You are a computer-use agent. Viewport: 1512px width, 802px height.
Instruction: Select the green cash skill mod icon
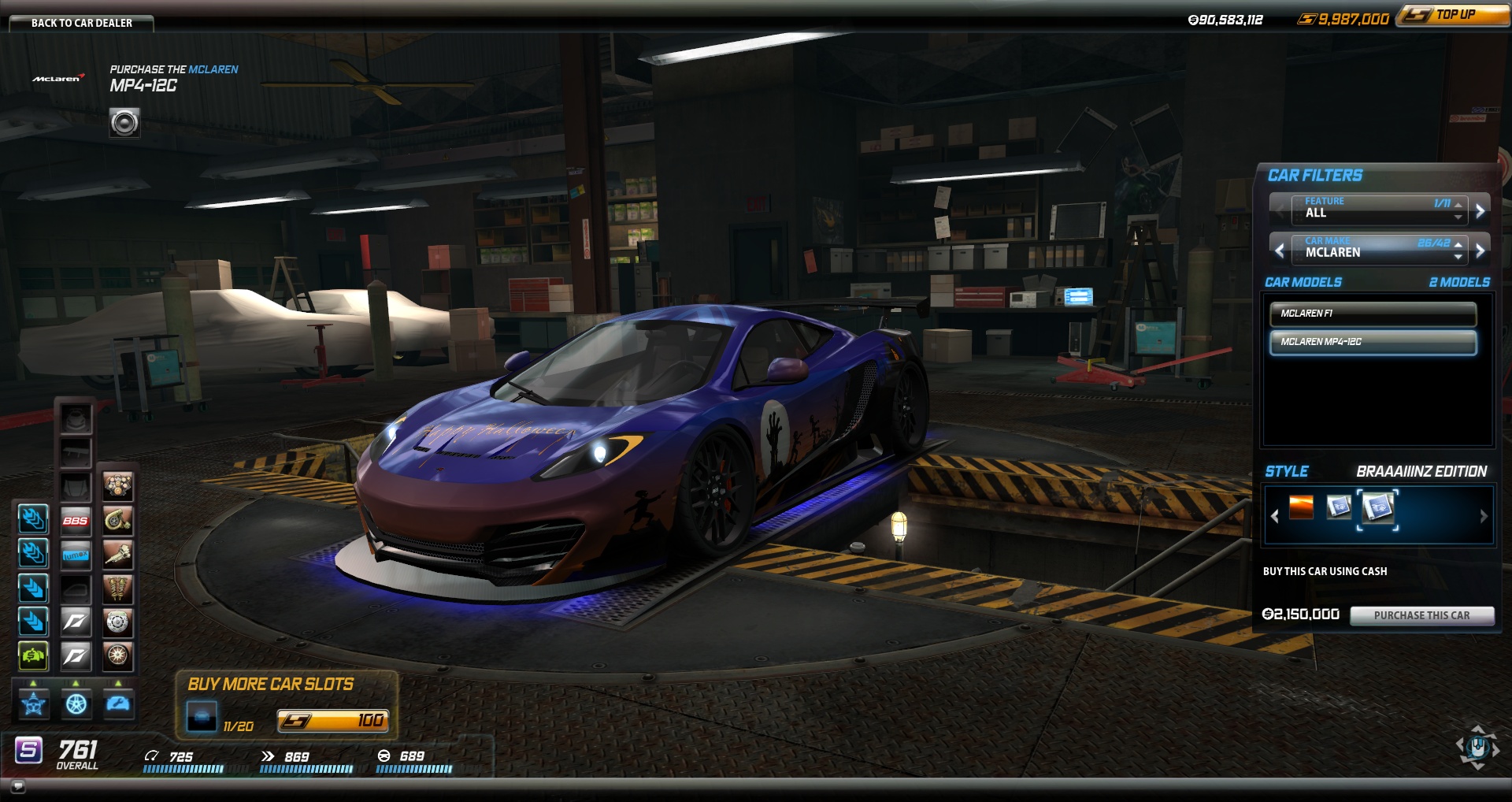[33, 655]
